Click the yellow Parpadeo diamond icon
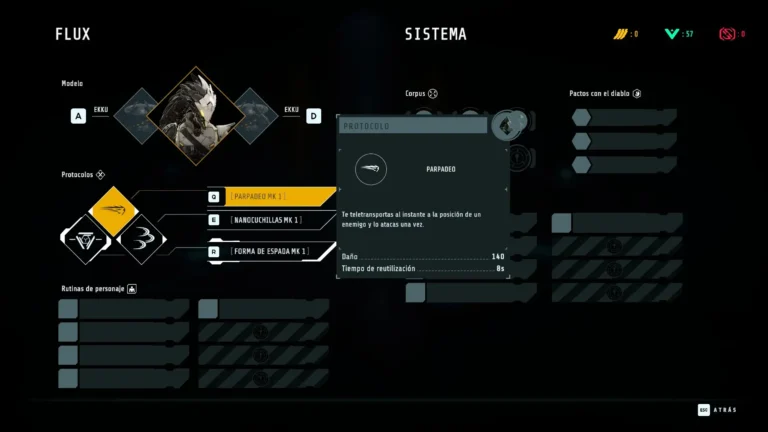768x432 pixels. pyautogui.click(x=114, y=210)
